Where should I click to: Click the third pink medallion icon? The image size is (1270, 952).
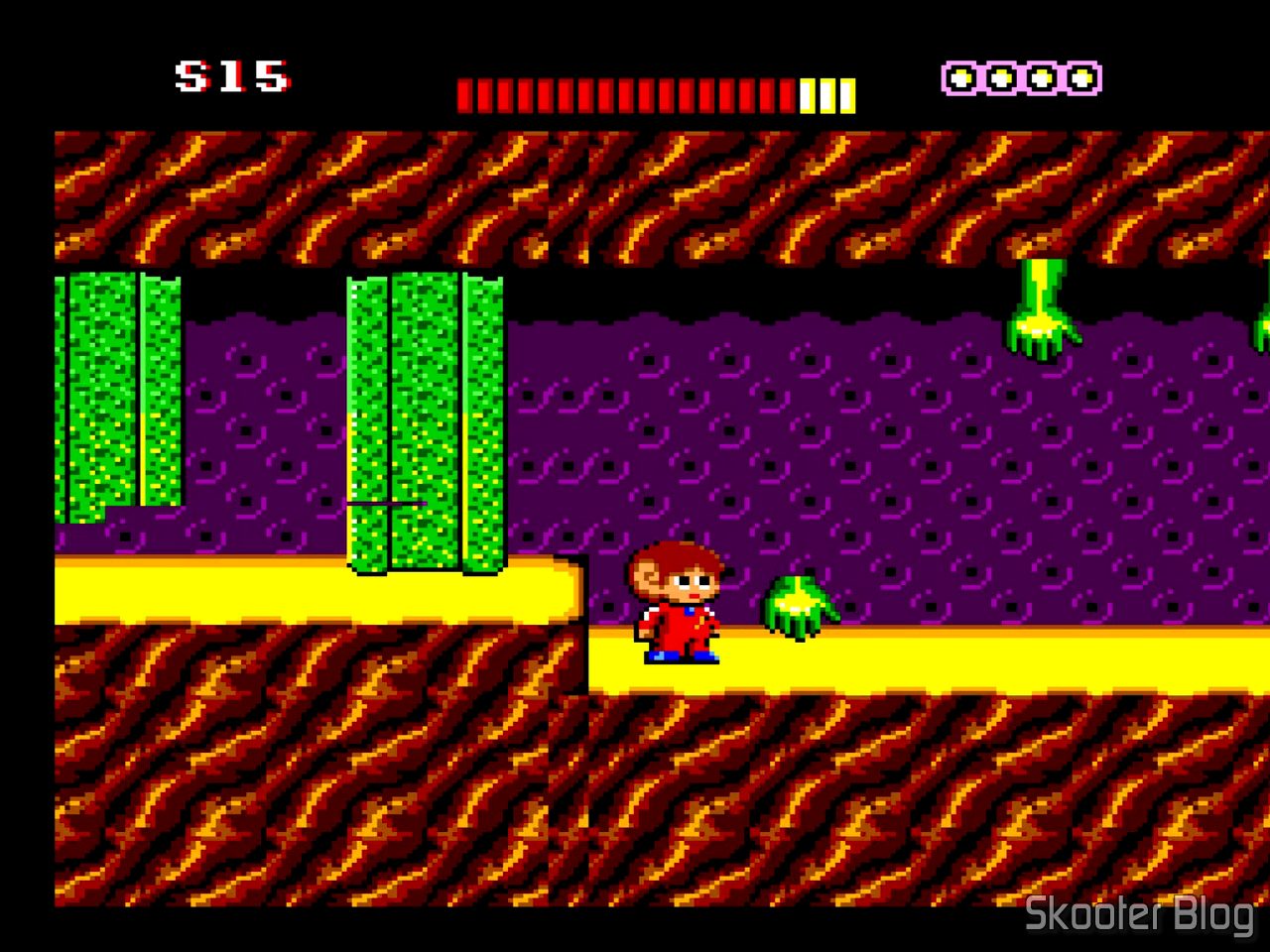(1041, 76)
